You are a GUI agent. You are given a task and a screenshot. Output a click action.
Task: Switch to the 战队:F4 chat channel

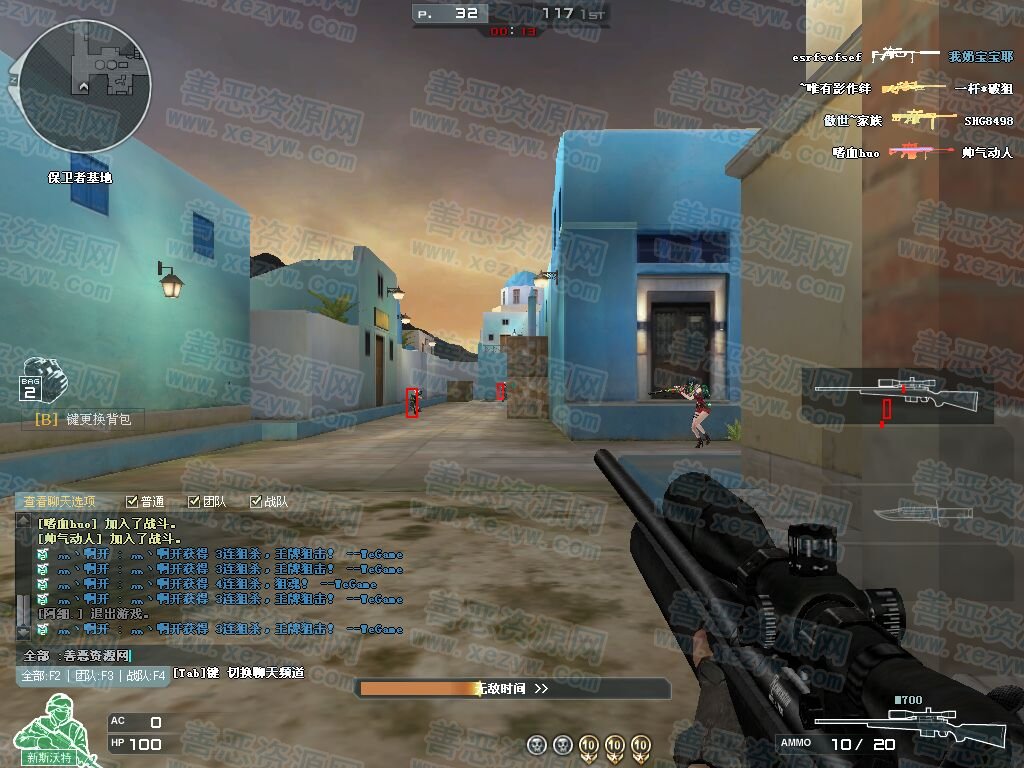[145, 675]
